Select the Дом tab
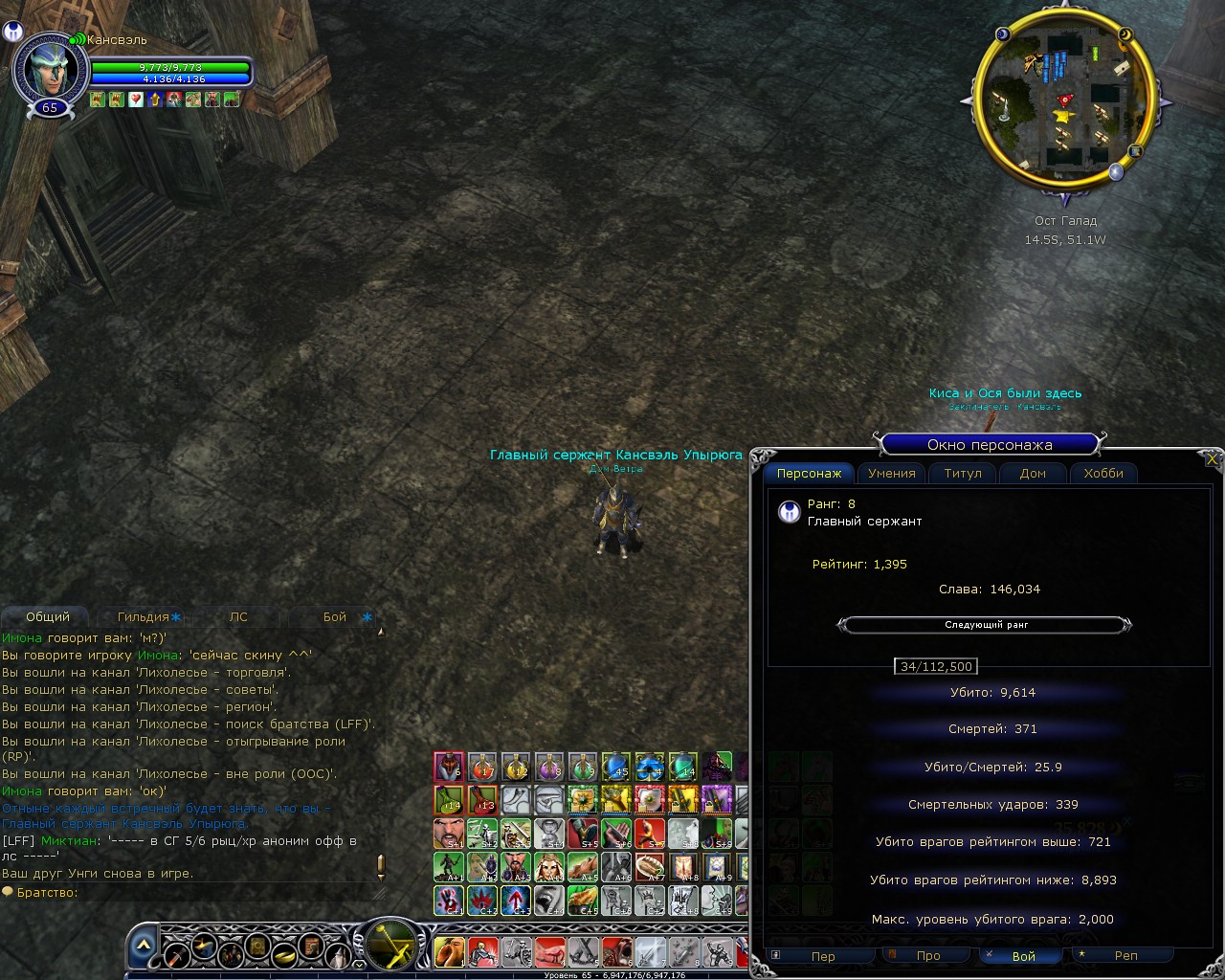 click(1032, 474)
